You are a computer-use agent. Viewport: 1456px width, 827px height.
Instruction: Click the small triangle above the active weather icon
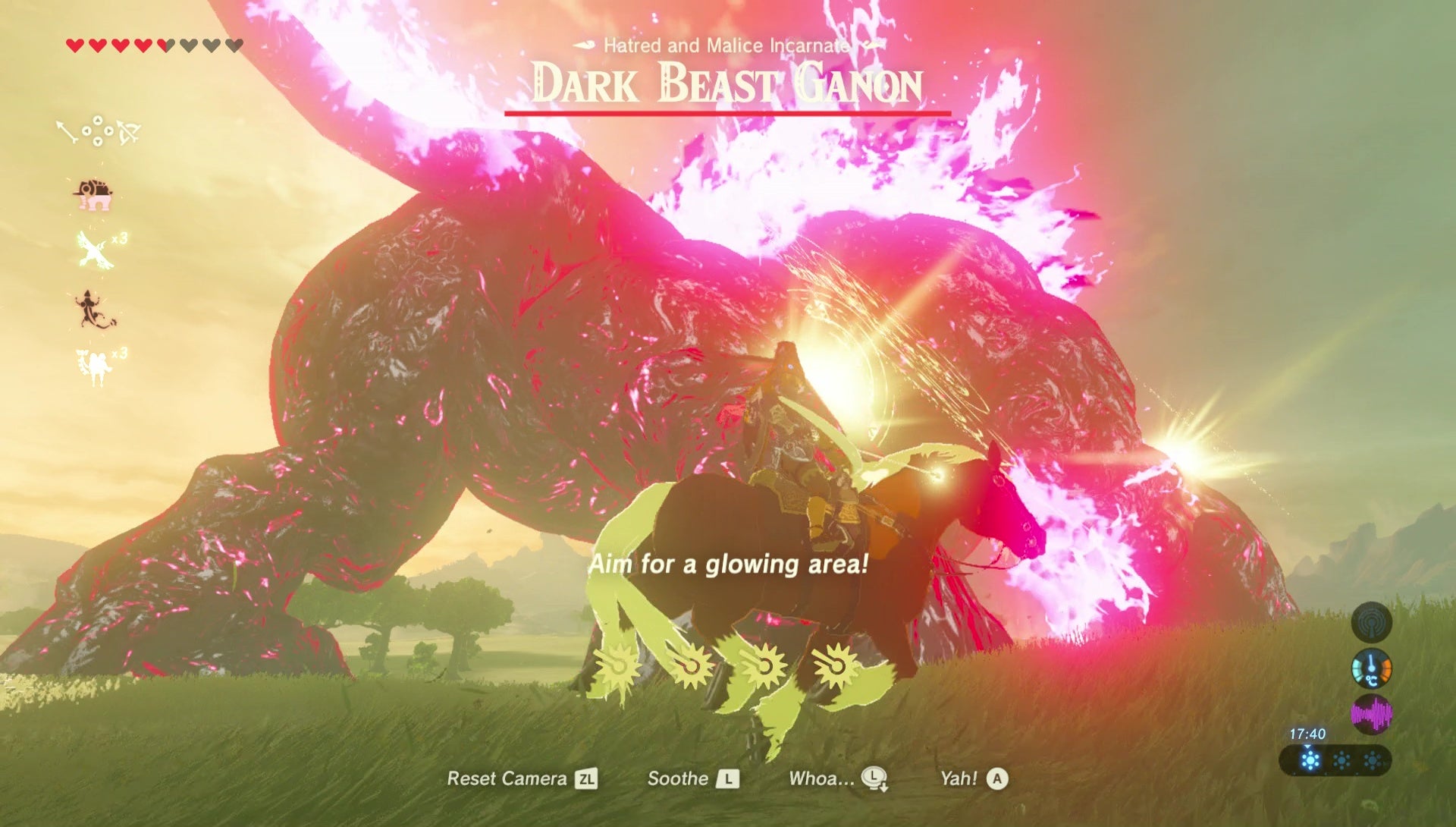tap(1308, 747)
